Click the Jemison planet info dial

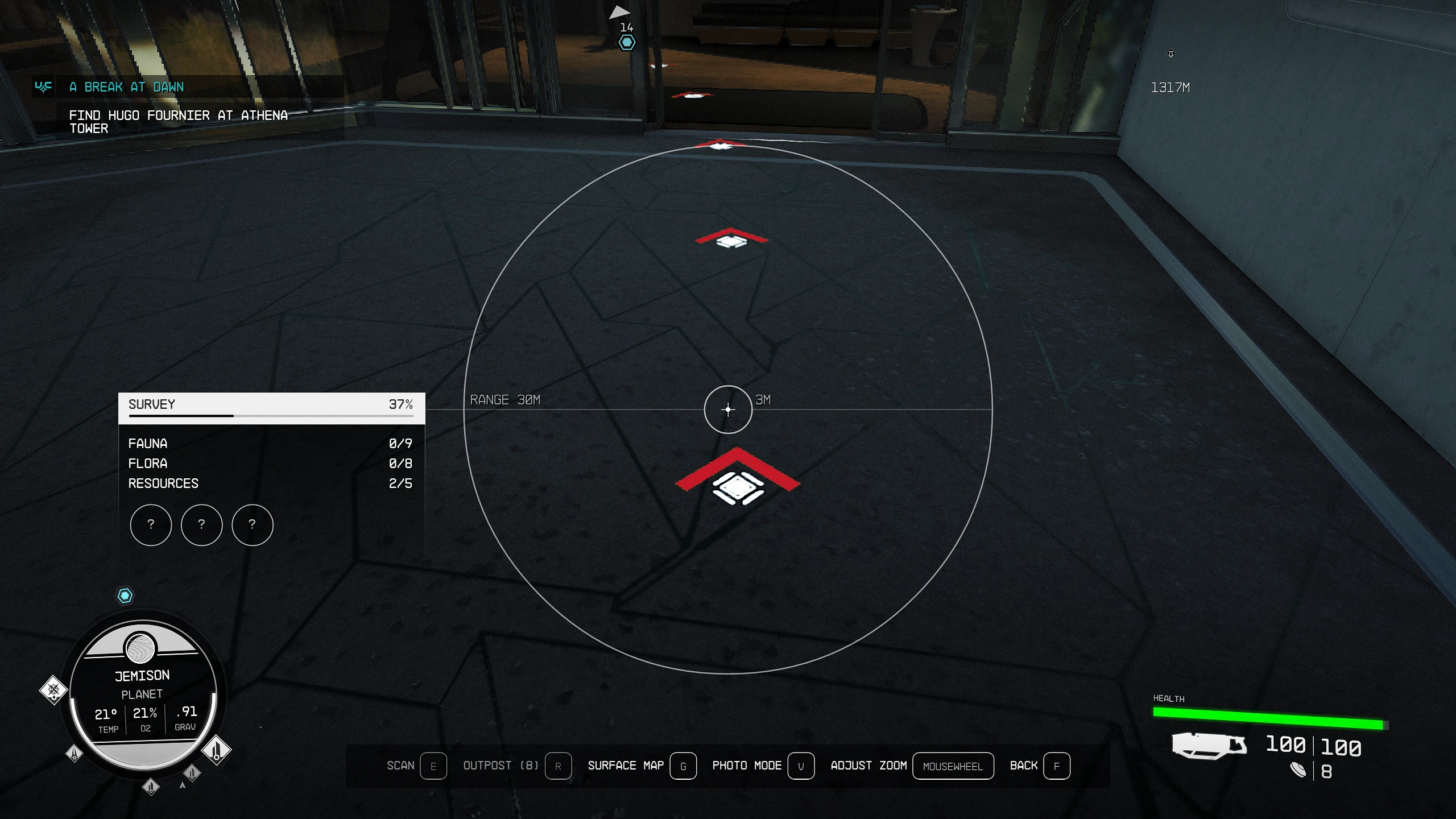click(x=143, y=694)
